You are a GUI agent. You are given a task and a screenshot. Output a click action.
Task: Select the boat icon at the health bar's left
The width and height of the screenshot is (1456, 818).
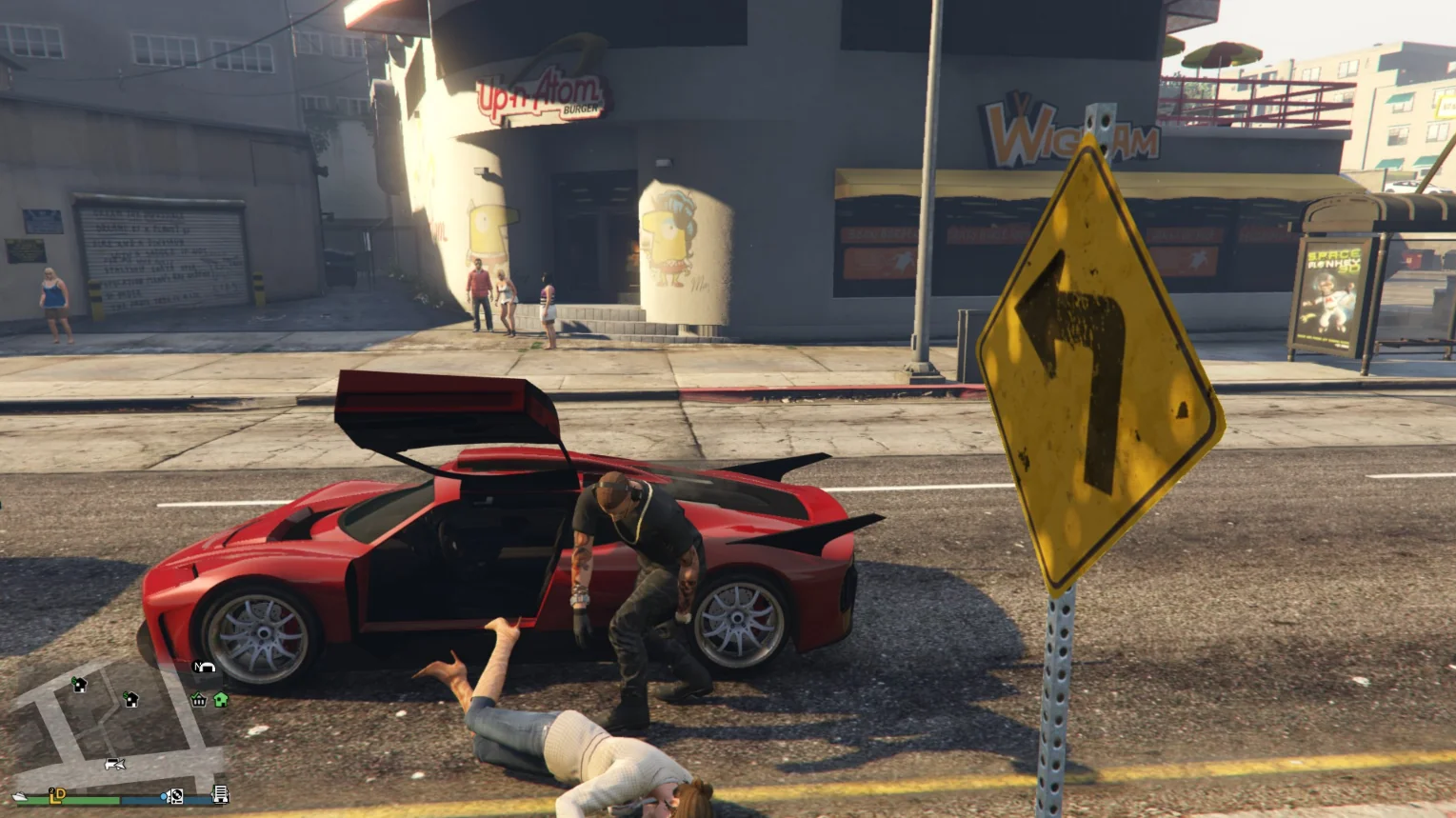[20, 796]
